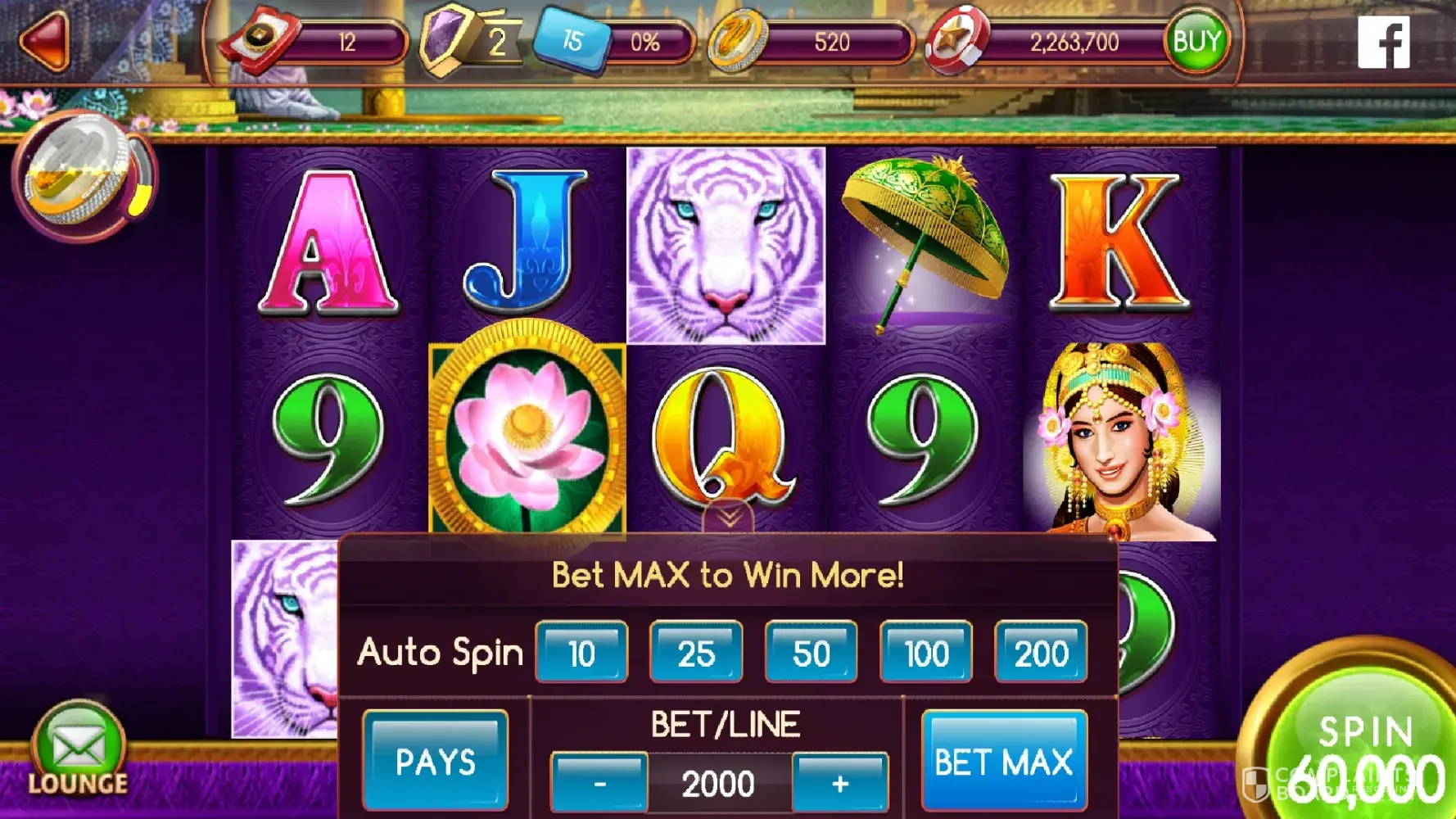Image resolution: width=1456 pixels, height=819 pixels.
Task: Start 100 auto spins
Action: (x=926, y=653)
